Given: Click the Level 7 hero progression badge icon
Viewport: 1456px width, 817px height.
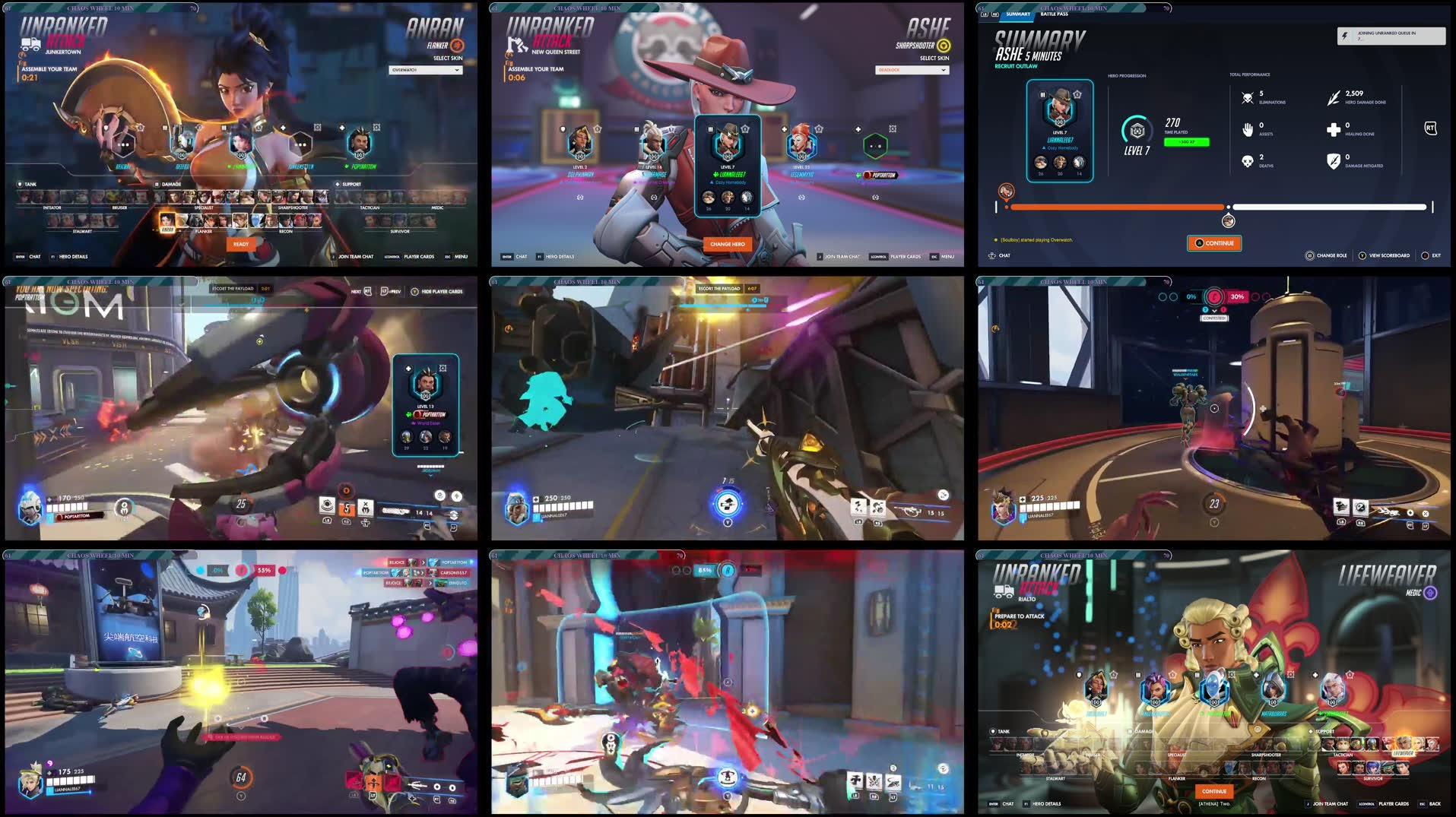Looking at the screenshot, I should pyautogui.click(x=1137, y=131).
